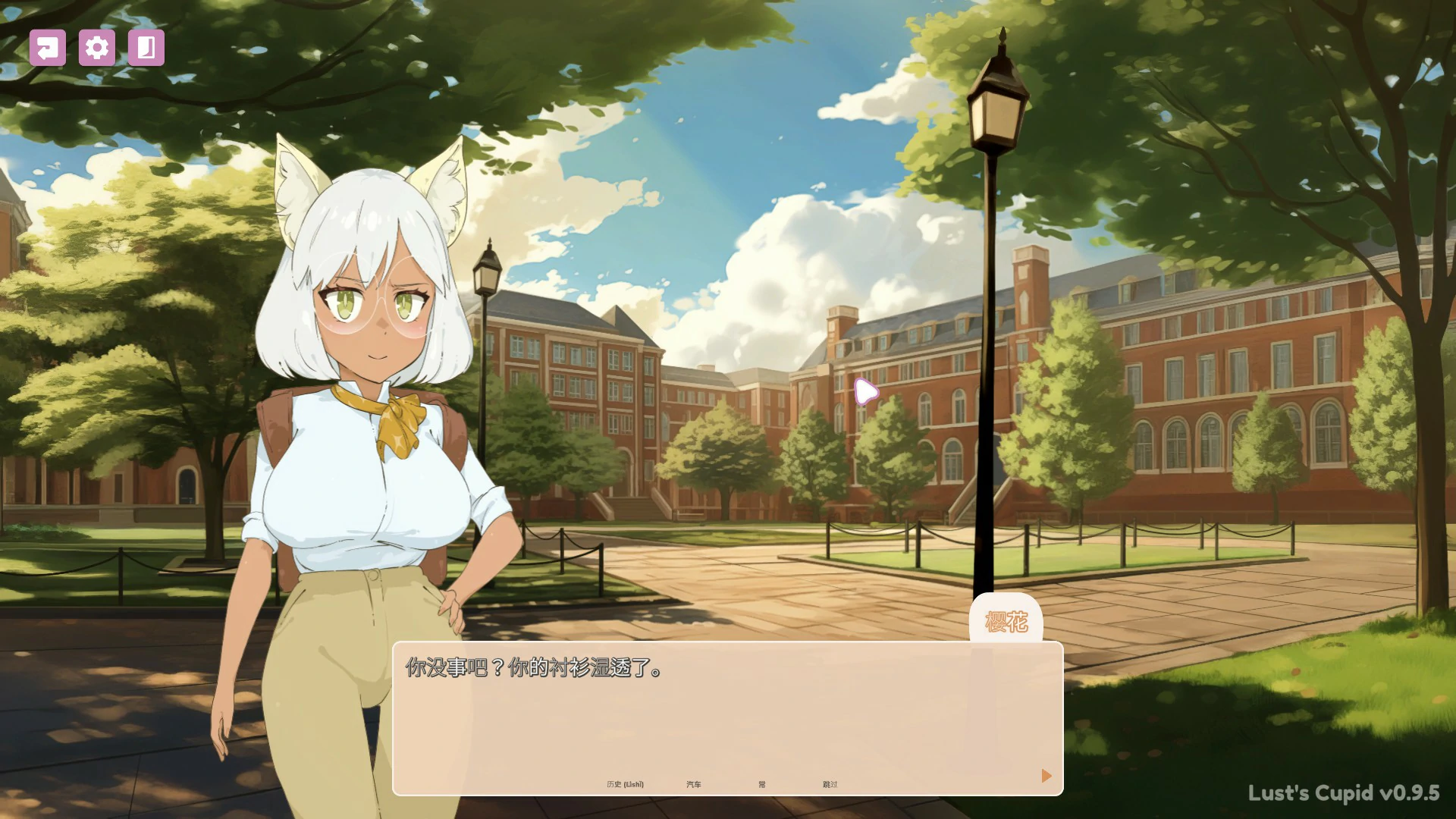Screen dimensions: 1456x819
Task: Open the 历史 (Lishi) history log
Action: click(623, 784)
